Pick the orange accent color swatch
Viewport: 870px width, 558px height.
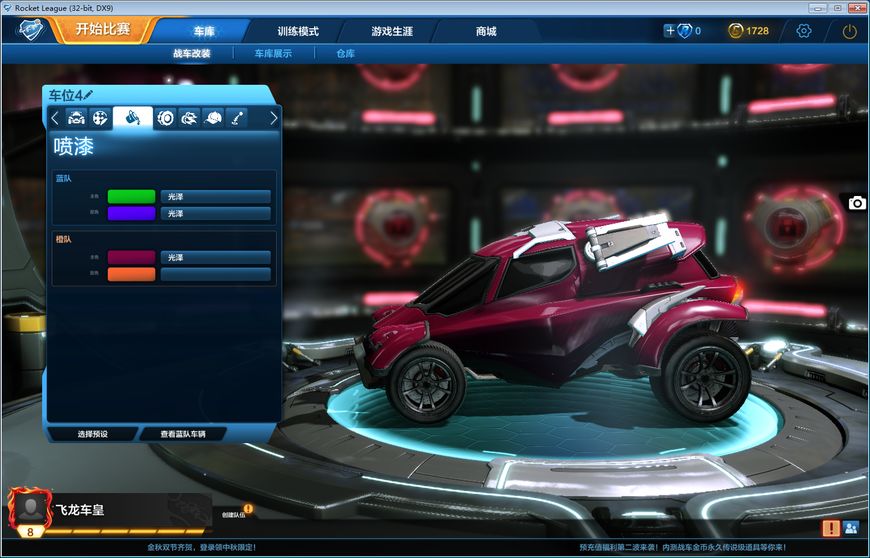[x=131, y=274]
